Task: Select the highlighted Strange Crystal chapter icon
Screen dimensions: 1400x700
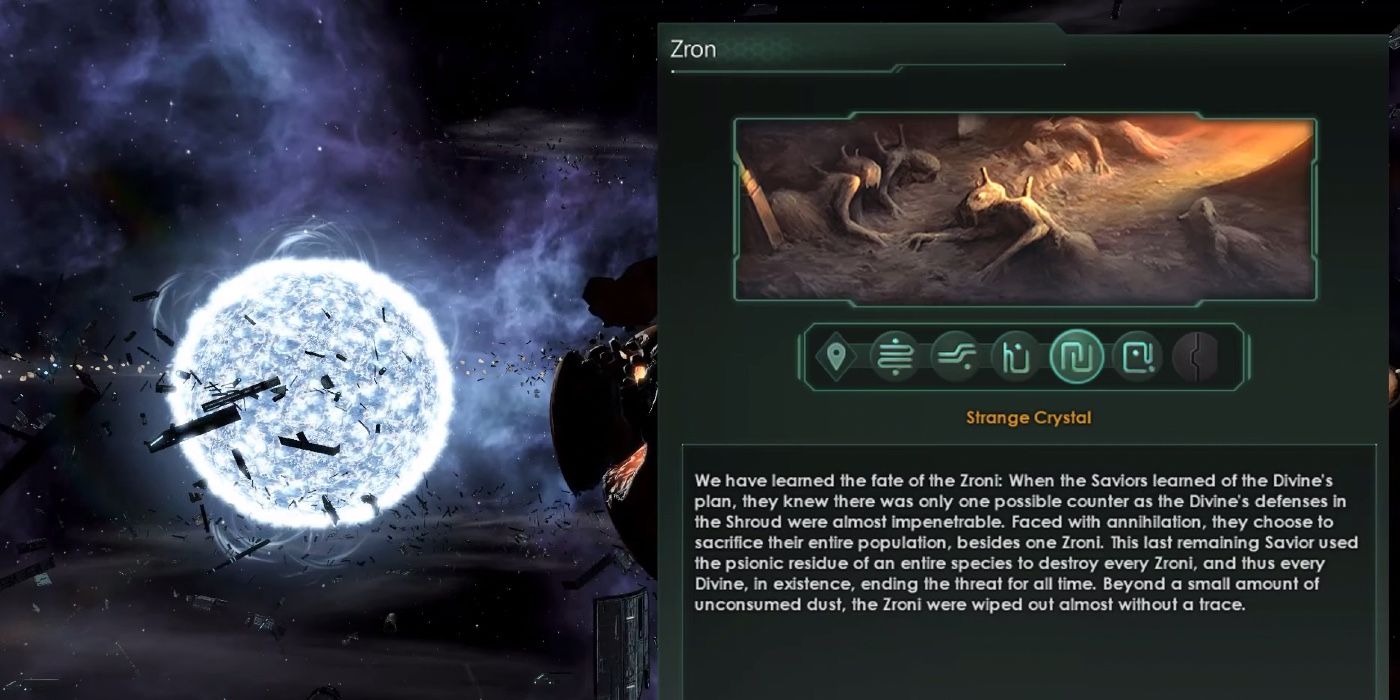Action: click(1076, 357)
